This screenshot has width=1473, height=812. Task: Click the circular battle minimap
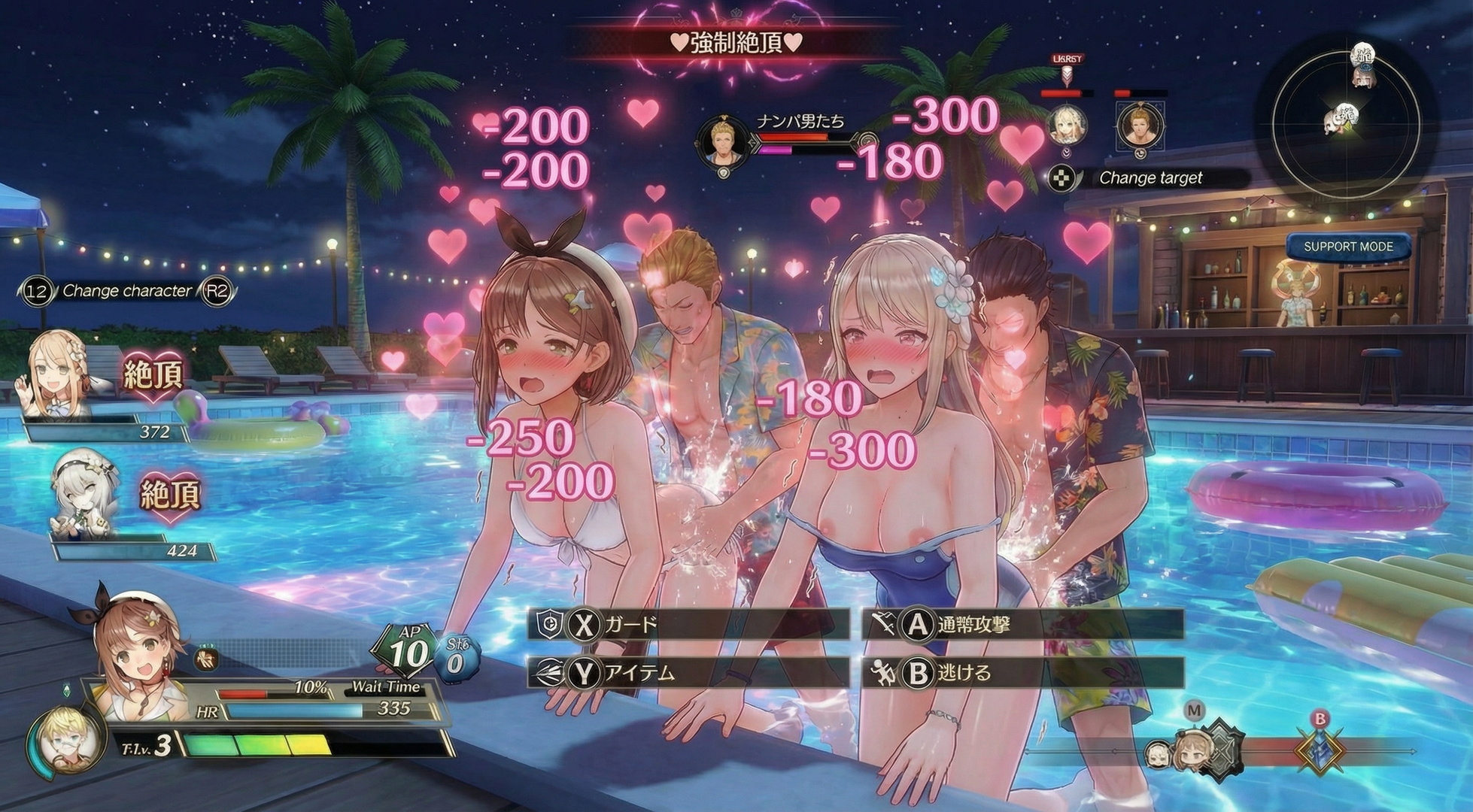pos(1346,120)
